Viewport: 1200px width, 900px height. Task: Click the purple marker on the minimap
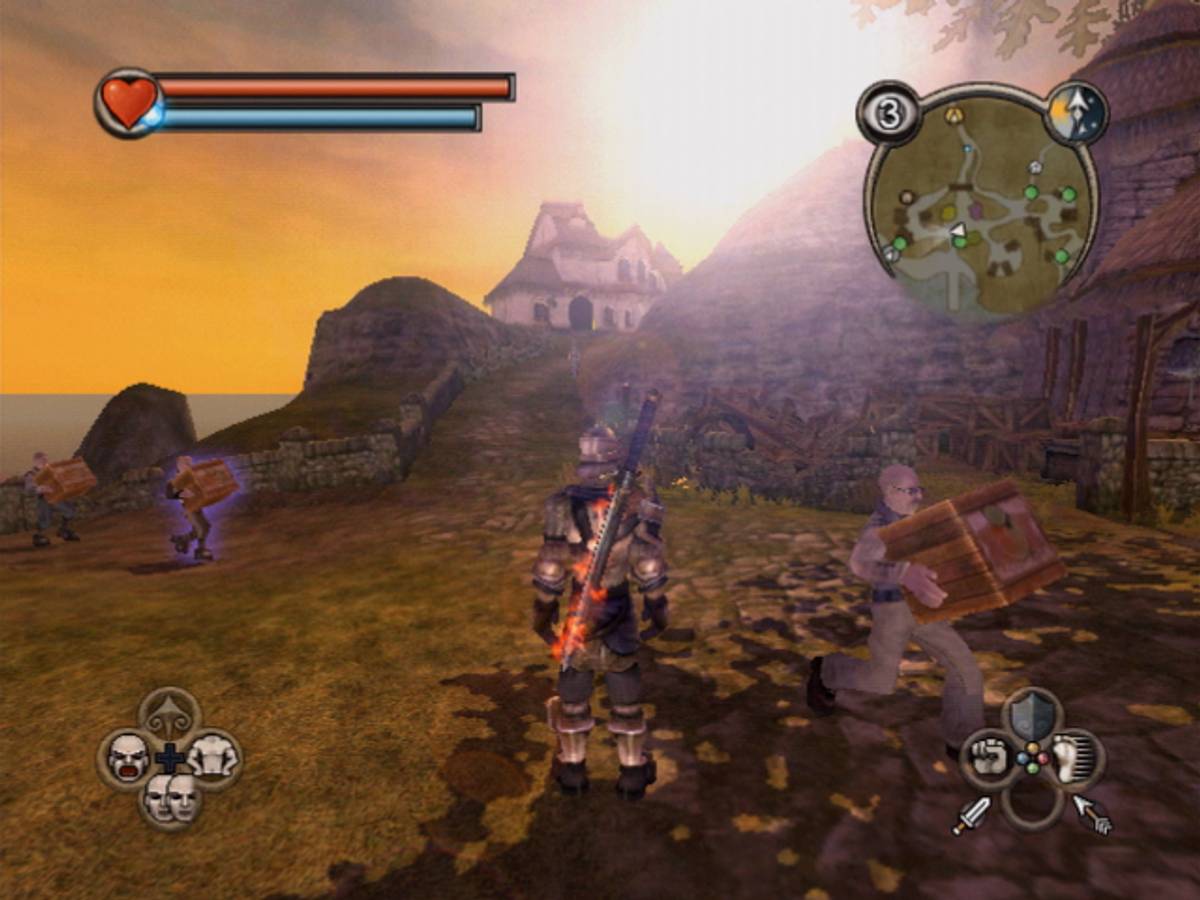click(x=977, y=211)
